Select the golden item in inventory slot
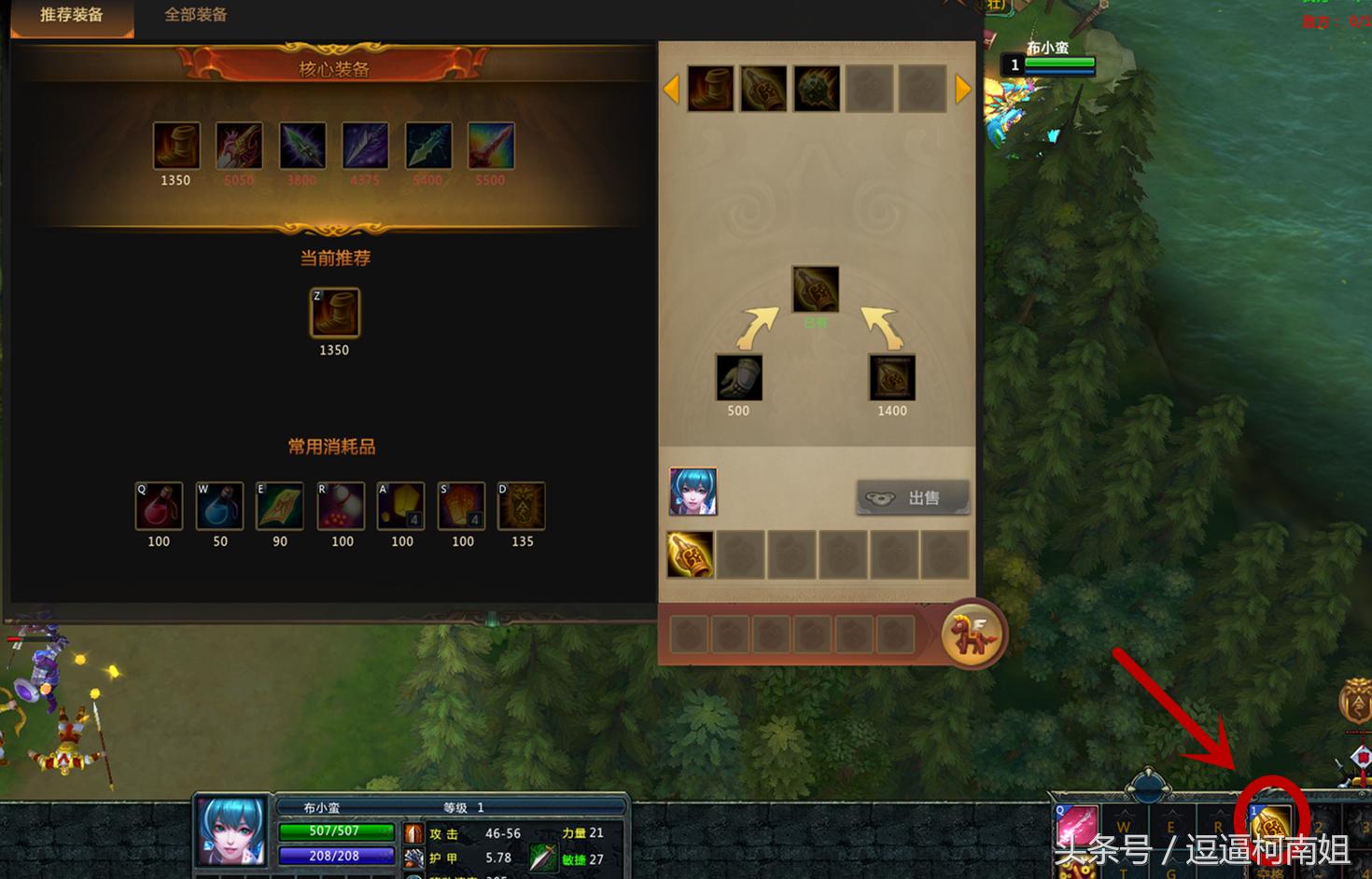1372x879 pixels. 691,554
